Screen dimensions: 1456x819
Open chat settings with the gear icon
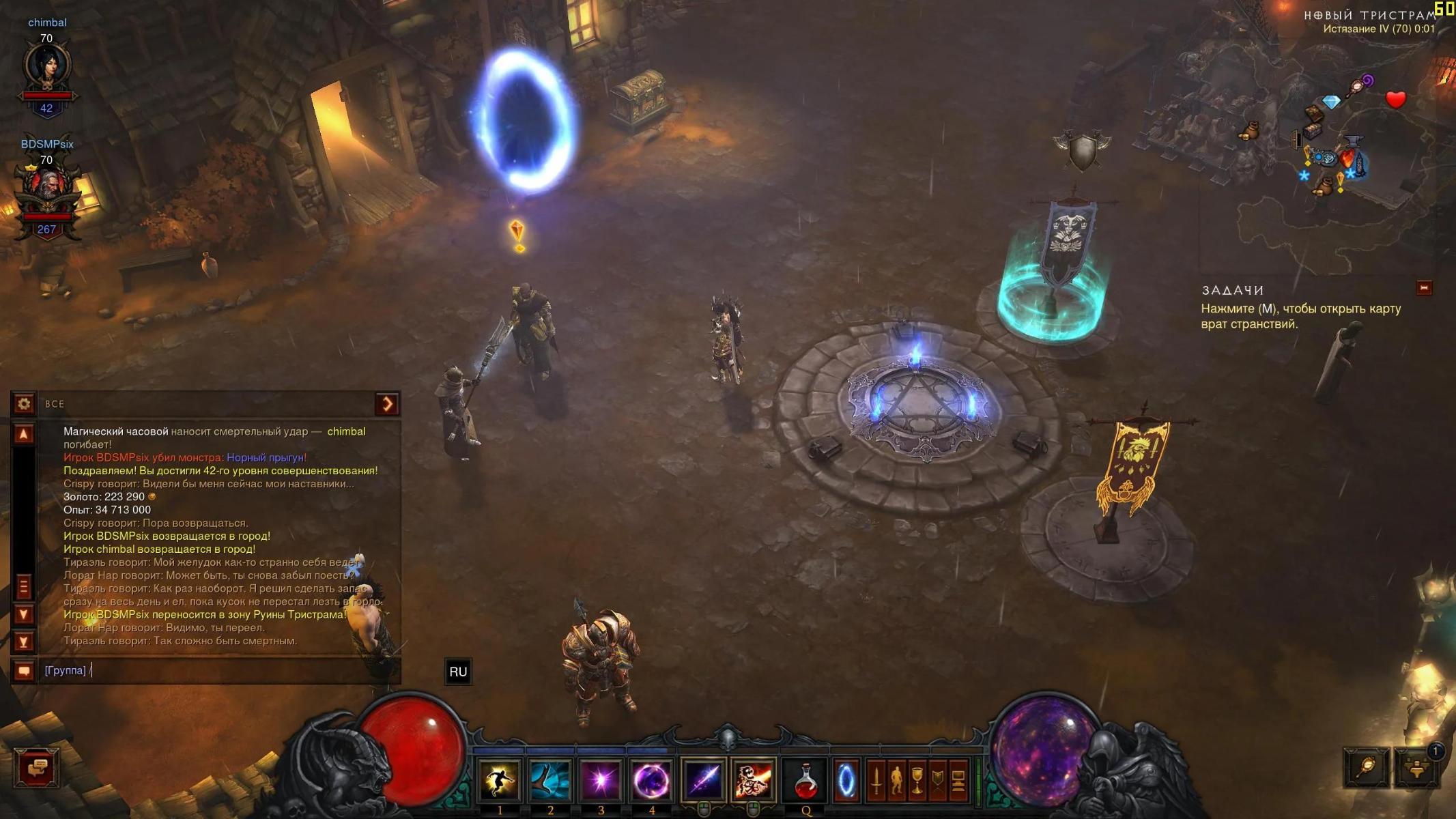pyautogui.click(x=24, y=404)
